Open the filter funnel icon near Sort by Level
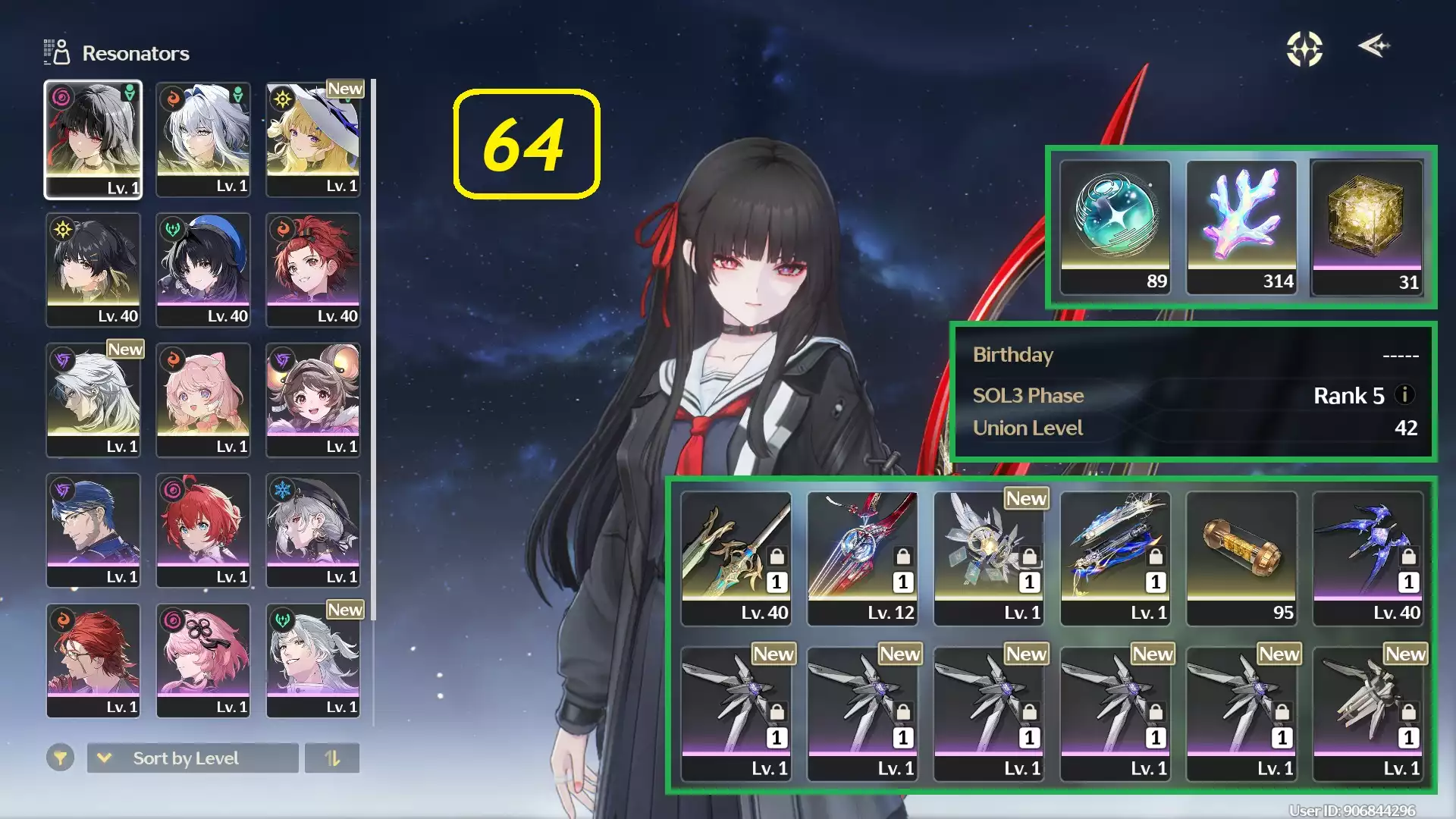 click(61, 758)
